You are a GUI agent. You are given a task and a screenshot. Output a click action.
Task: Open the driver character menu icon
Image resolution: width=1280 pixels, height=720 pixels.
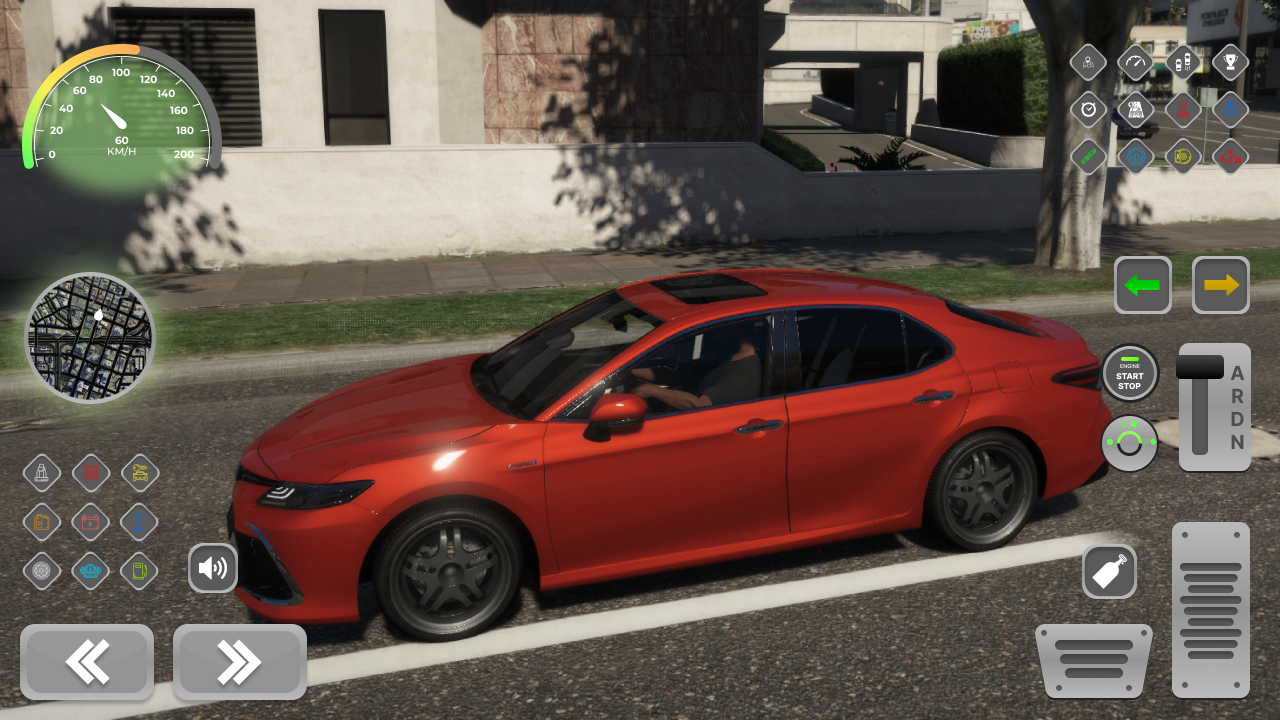pyautogui.click(x=1089, y=62)
